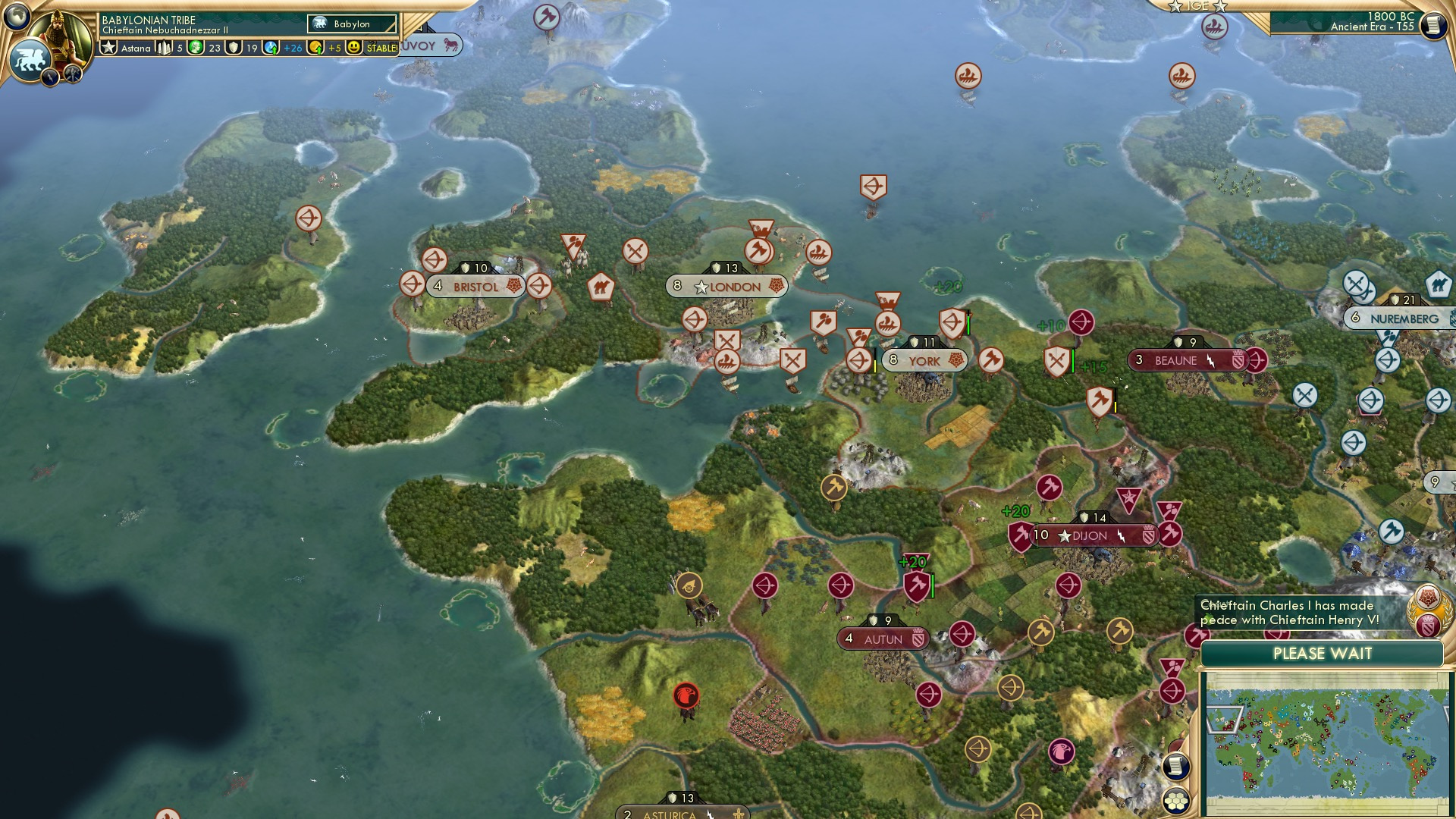
Task: Open the Civilopedia globe icon top-left
Action: point(16,16)
